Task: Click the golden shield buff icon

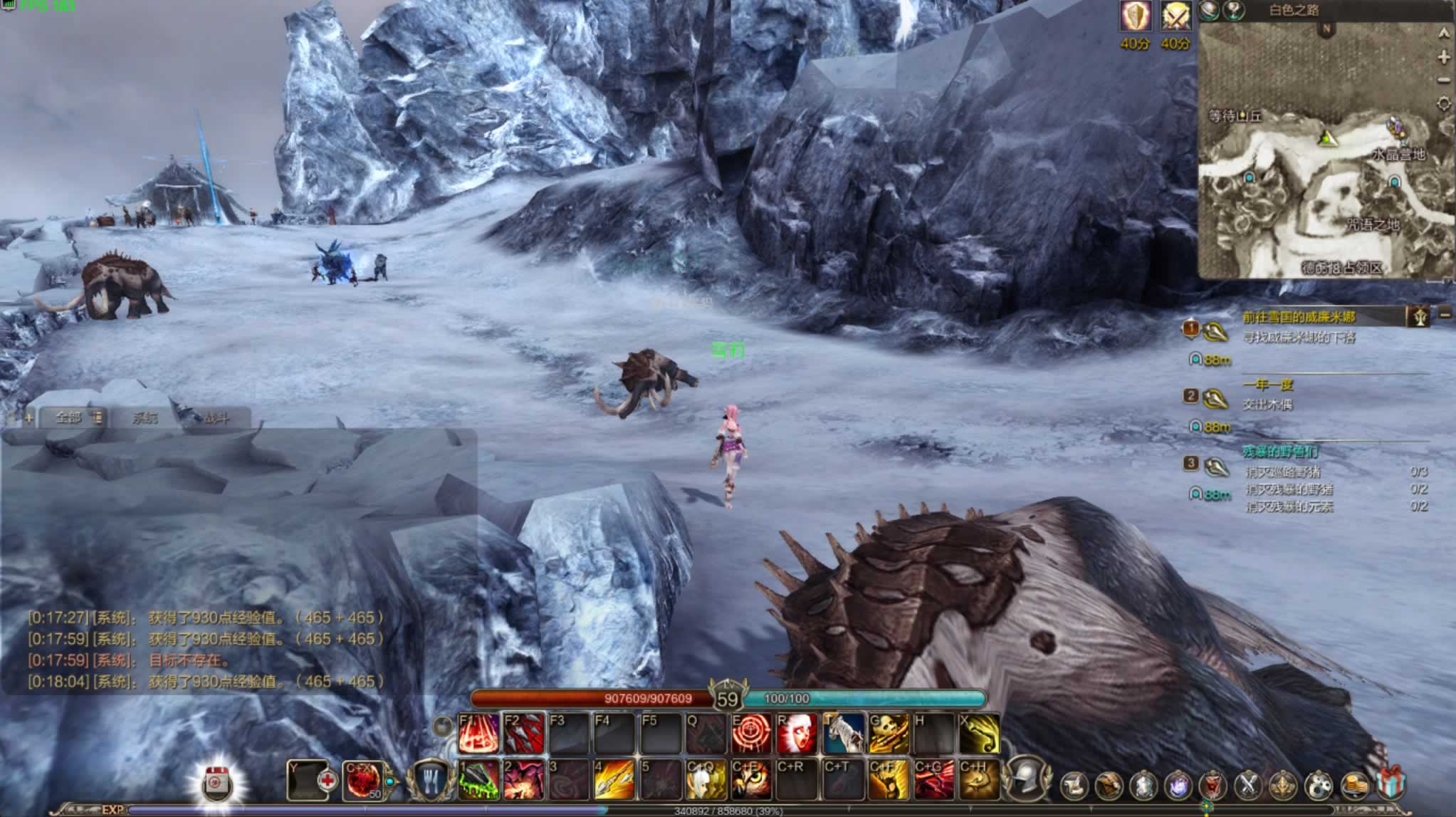Action: pos(1135,16)
